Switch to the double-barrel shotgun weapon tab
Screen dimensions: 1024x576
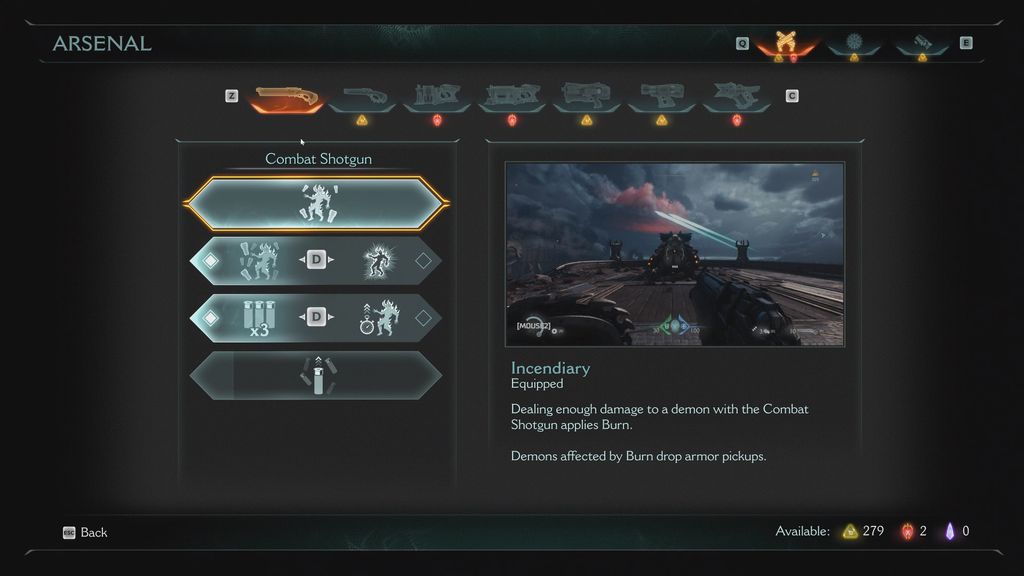coord(363,97)
